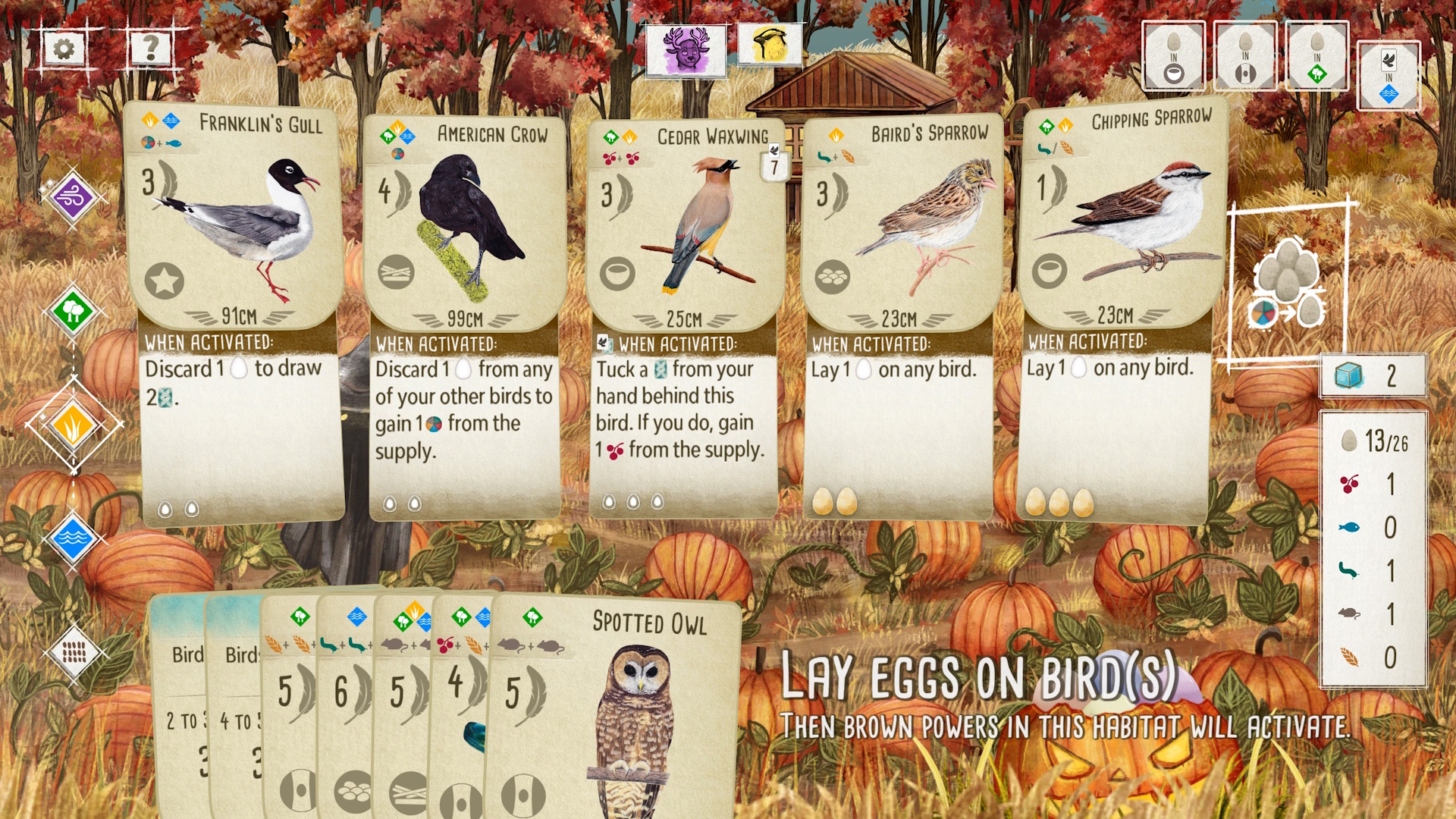Select the orange grassland habitat icon
The image size is (1456, 819).
(x=73, y=425)
